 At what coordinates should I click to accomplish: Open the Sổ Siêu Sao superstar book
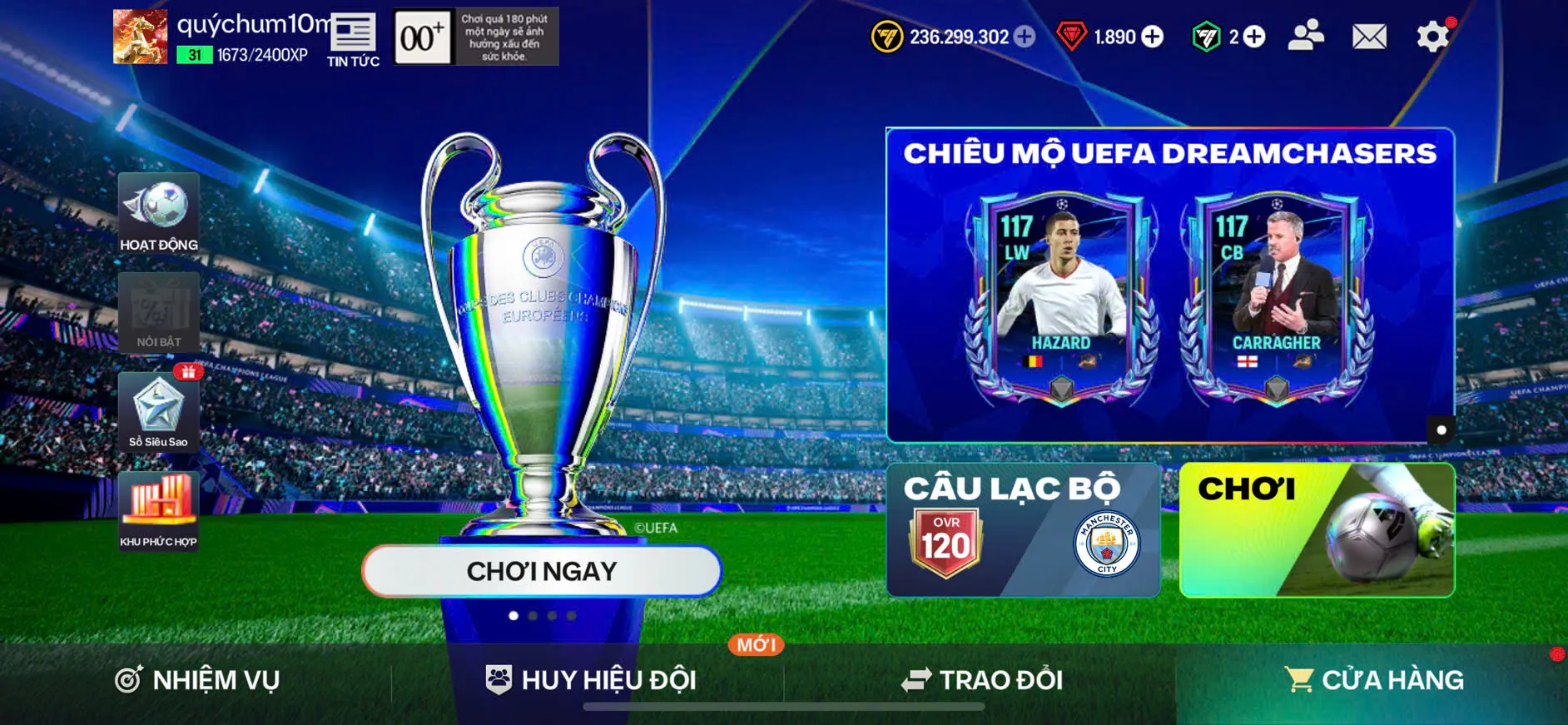click(x=158, y=412)
